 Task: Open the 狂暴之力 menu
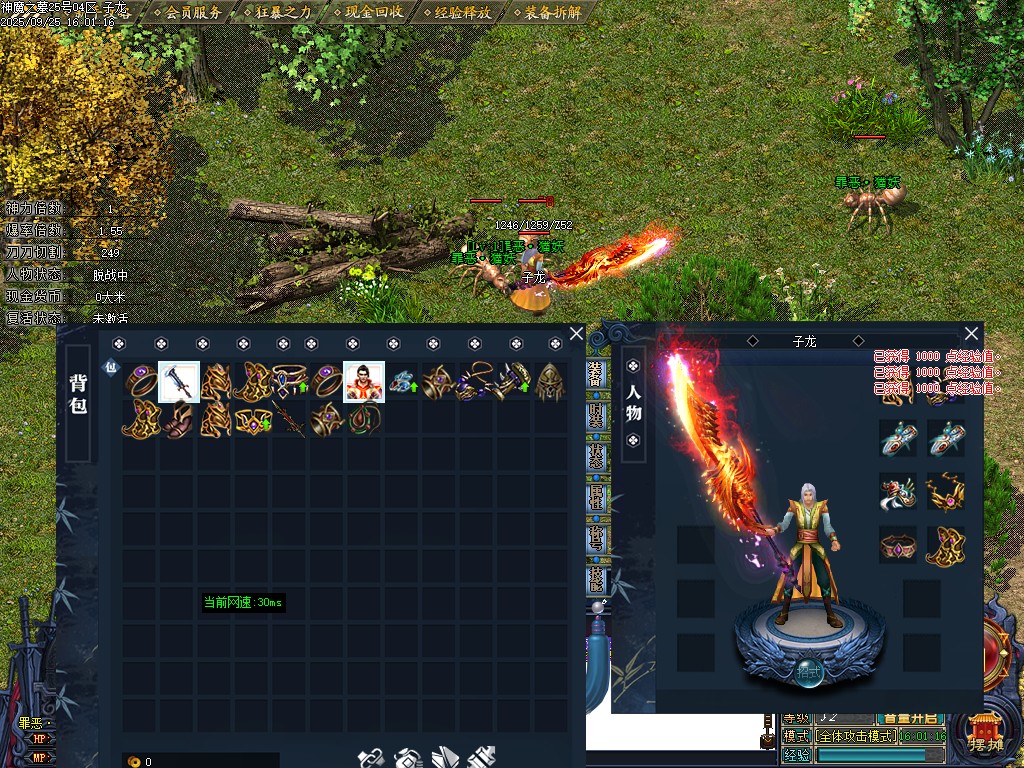(x=283, y=13)
